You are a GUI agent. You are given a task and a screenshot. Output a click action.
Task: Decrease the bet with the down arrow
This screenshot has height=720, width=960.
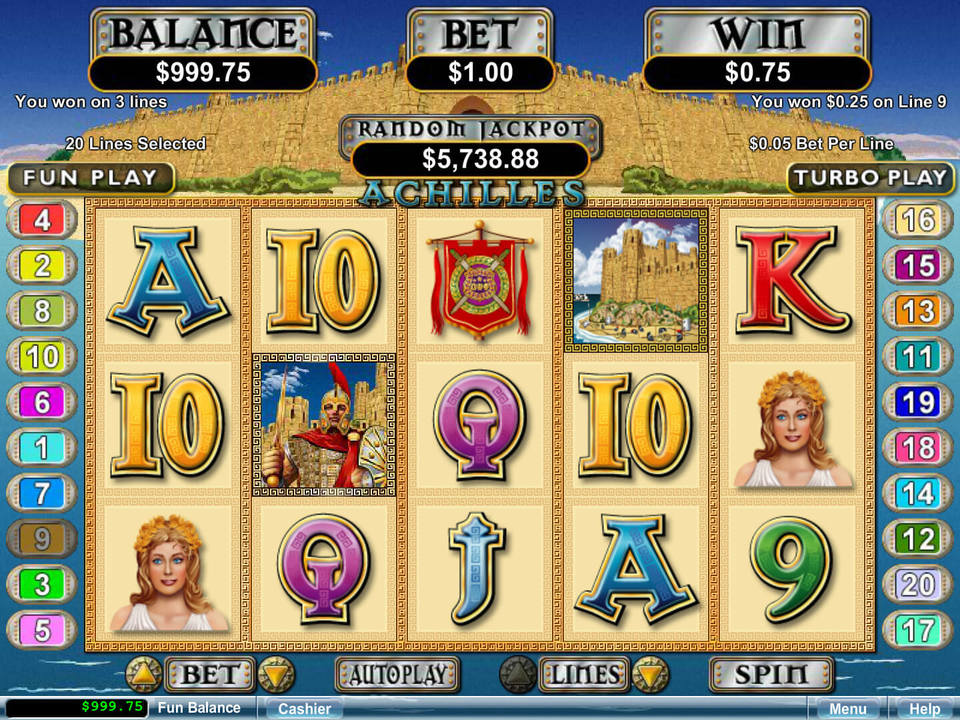pyautogui.click(x=276, y=675)
